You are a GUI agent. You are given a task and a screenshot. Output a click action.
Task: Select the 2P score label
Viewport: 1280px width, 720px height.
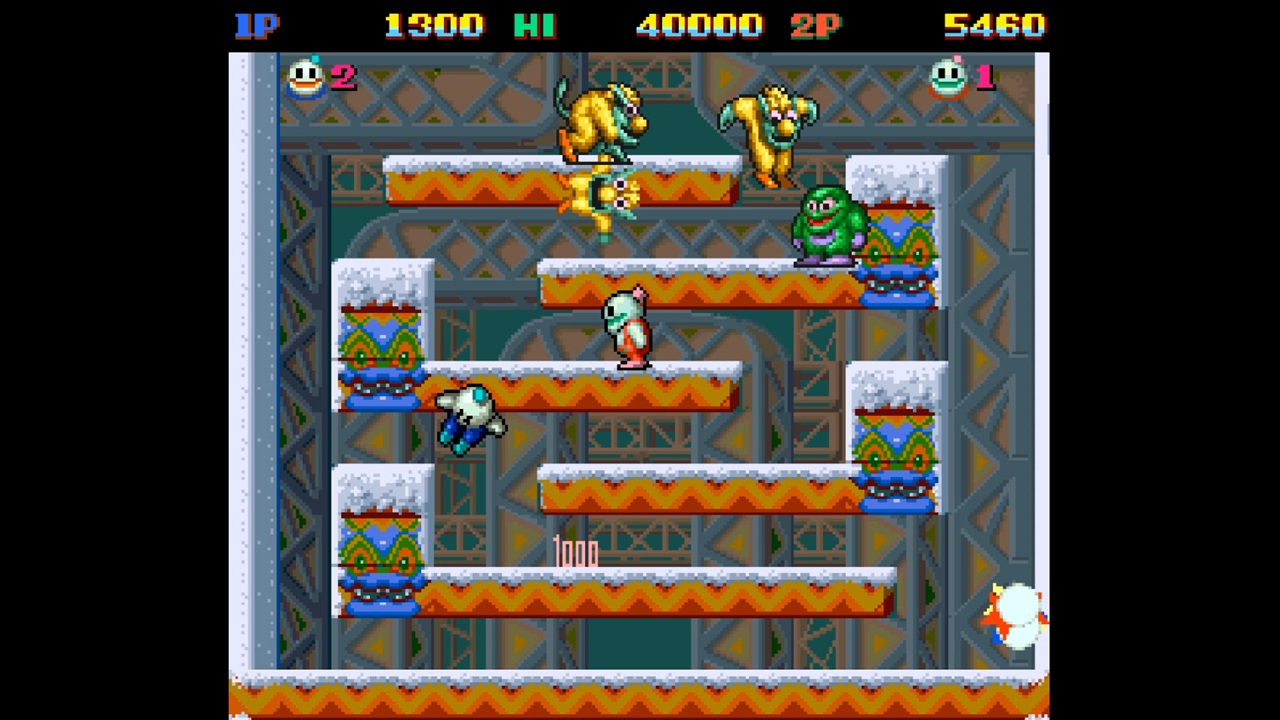(815, 25)
